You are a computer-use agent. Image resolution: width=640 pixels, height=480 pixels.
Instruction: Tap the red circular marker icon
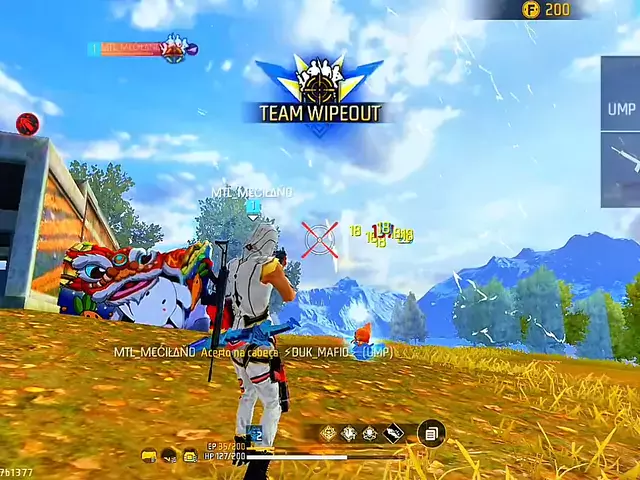coord(28,123)
